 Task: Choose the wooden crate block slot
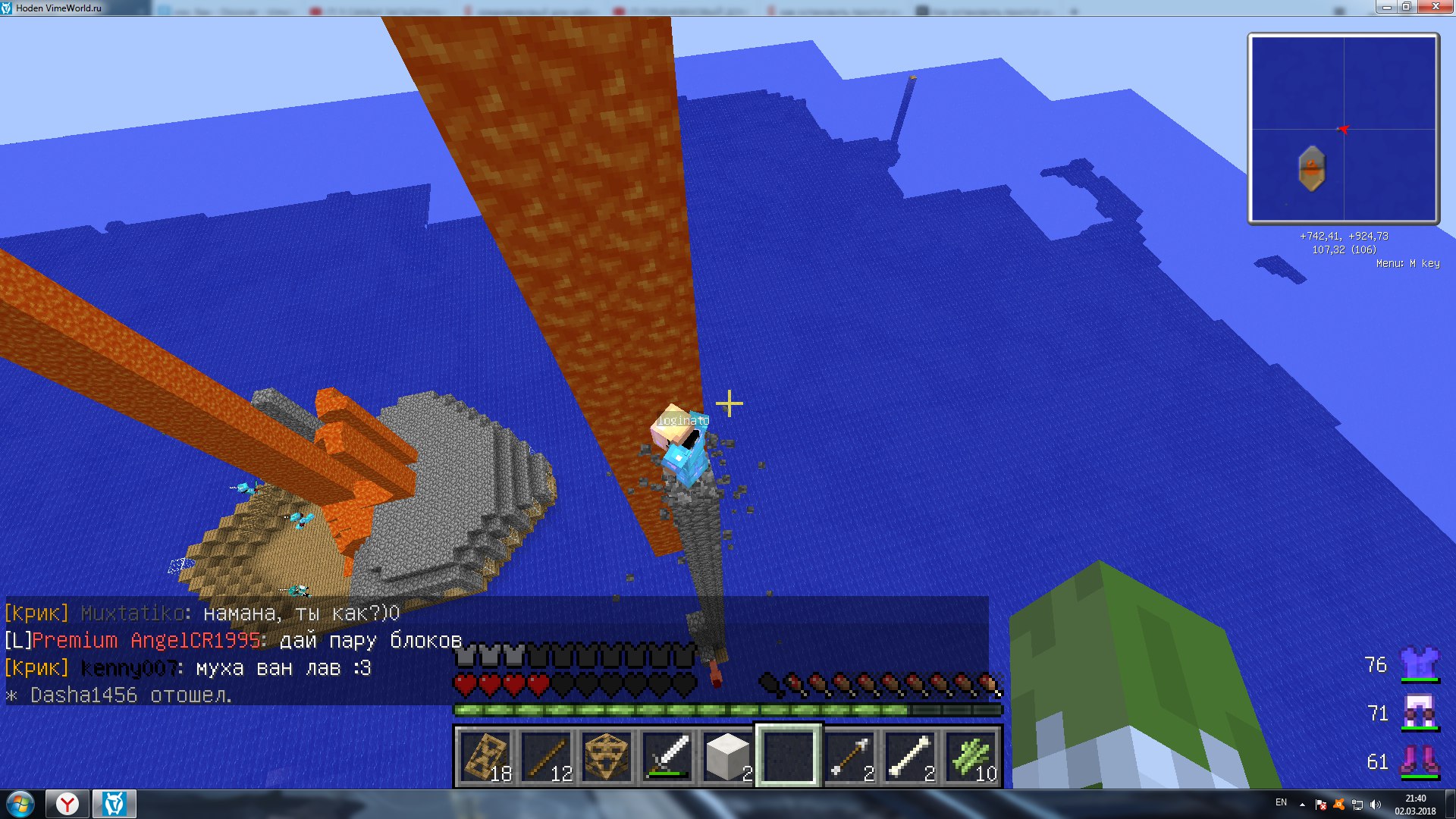coord(607,757)
